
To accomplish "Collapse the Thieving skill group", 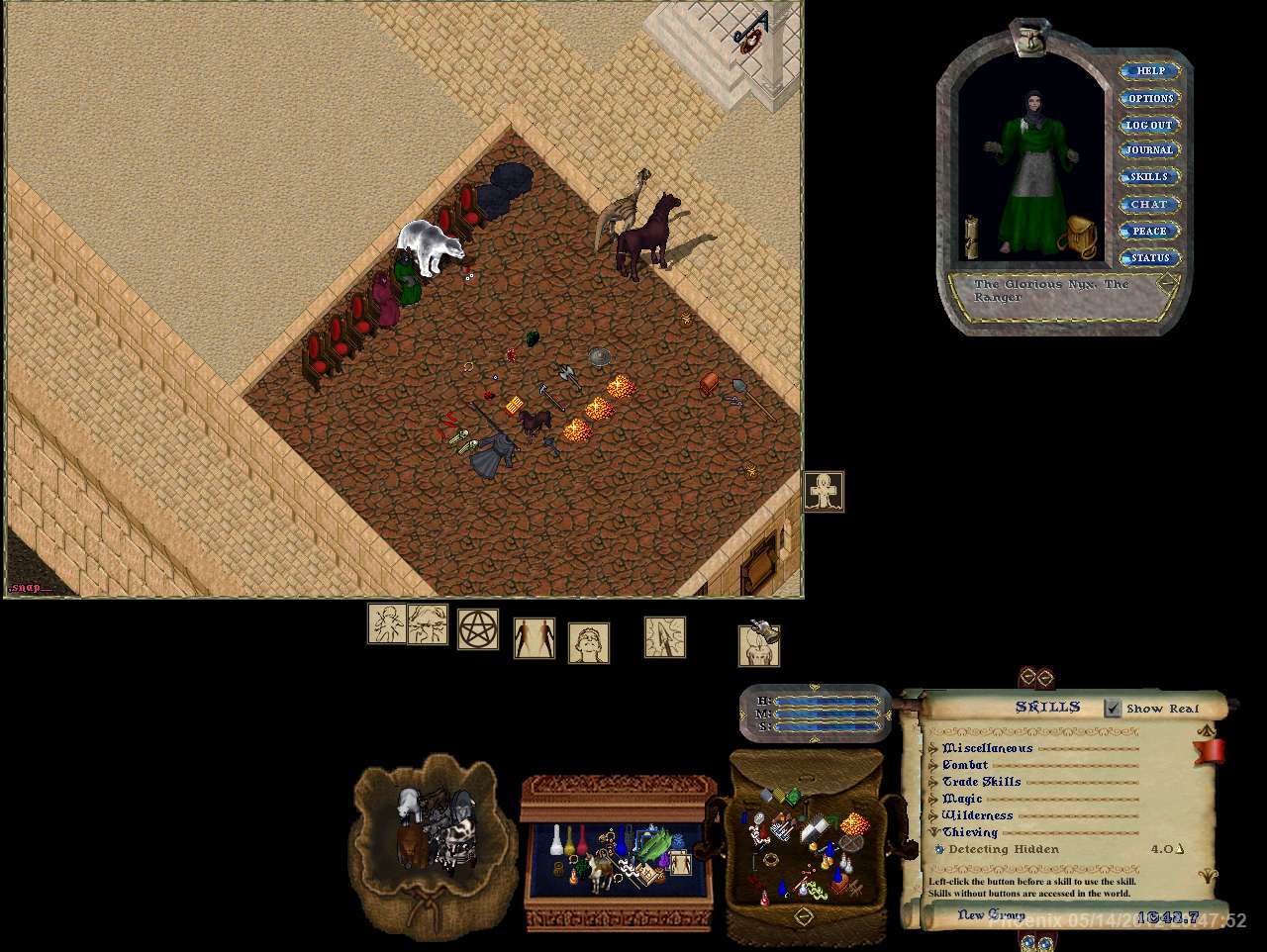I will pyautogui.click(x=933, y=832).
